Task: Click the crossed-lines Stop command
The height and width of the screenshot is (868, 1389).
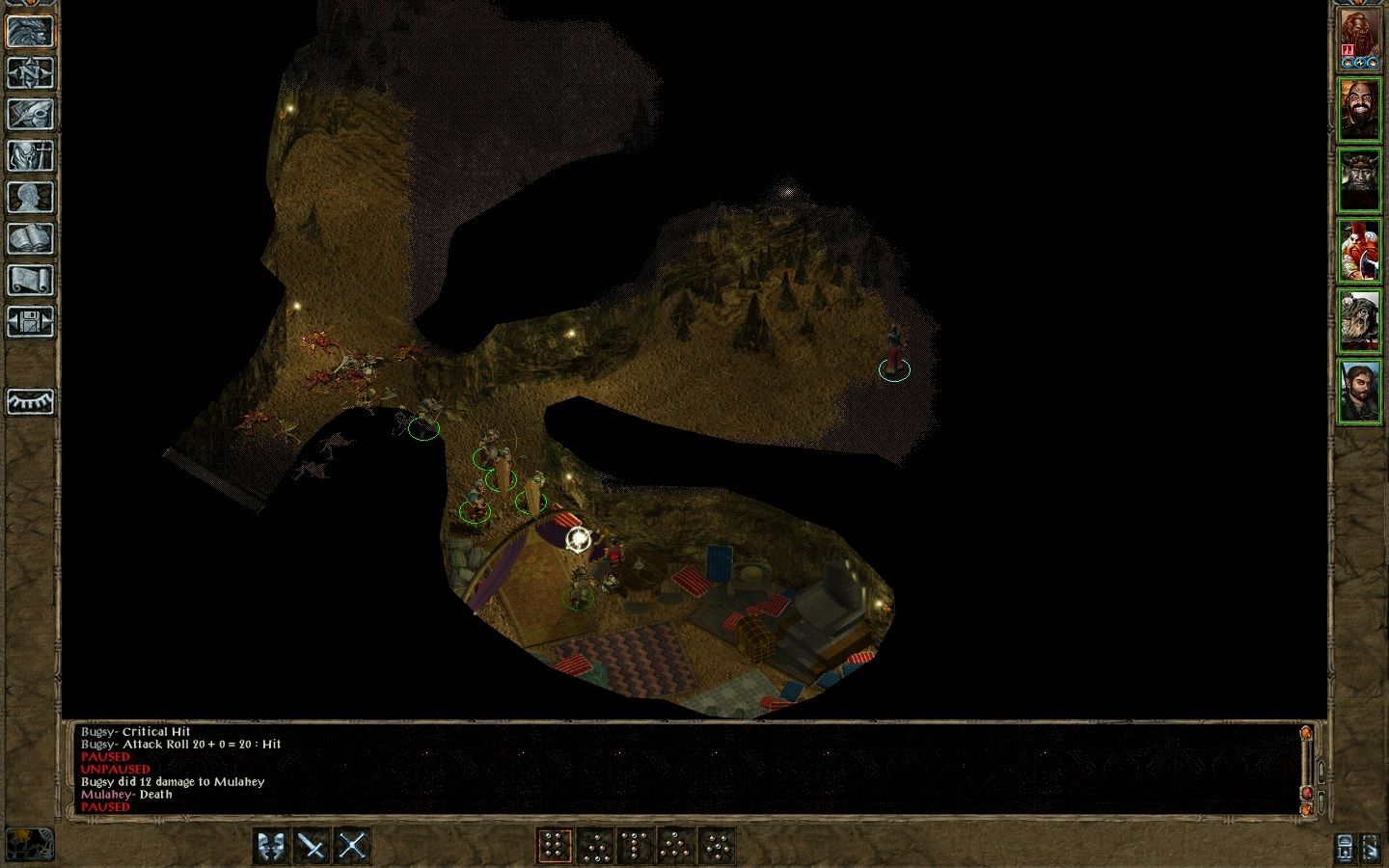Action: [x=353, y=847]
